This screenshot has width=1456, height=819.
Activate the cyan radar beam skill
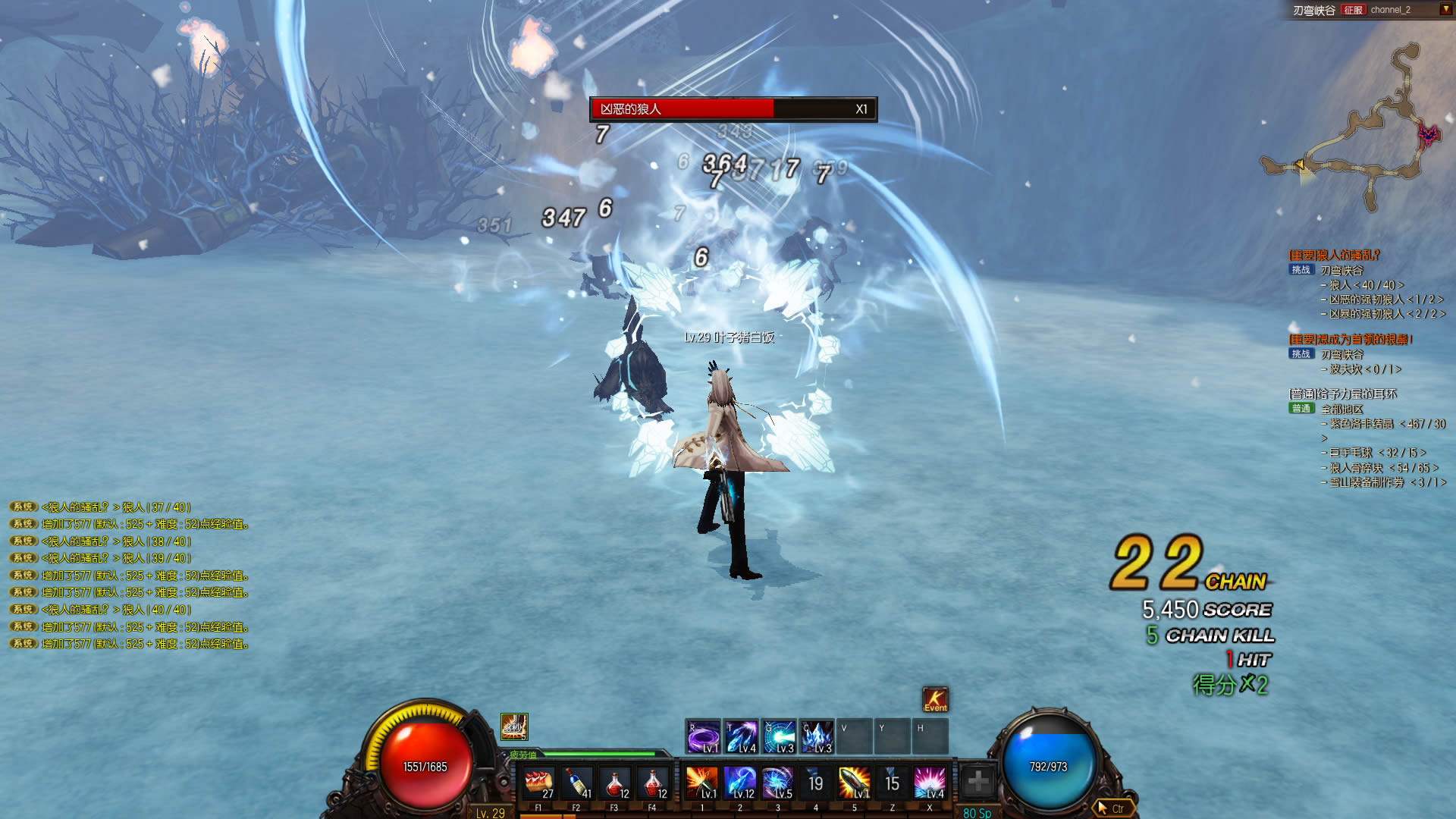(779, 736)
